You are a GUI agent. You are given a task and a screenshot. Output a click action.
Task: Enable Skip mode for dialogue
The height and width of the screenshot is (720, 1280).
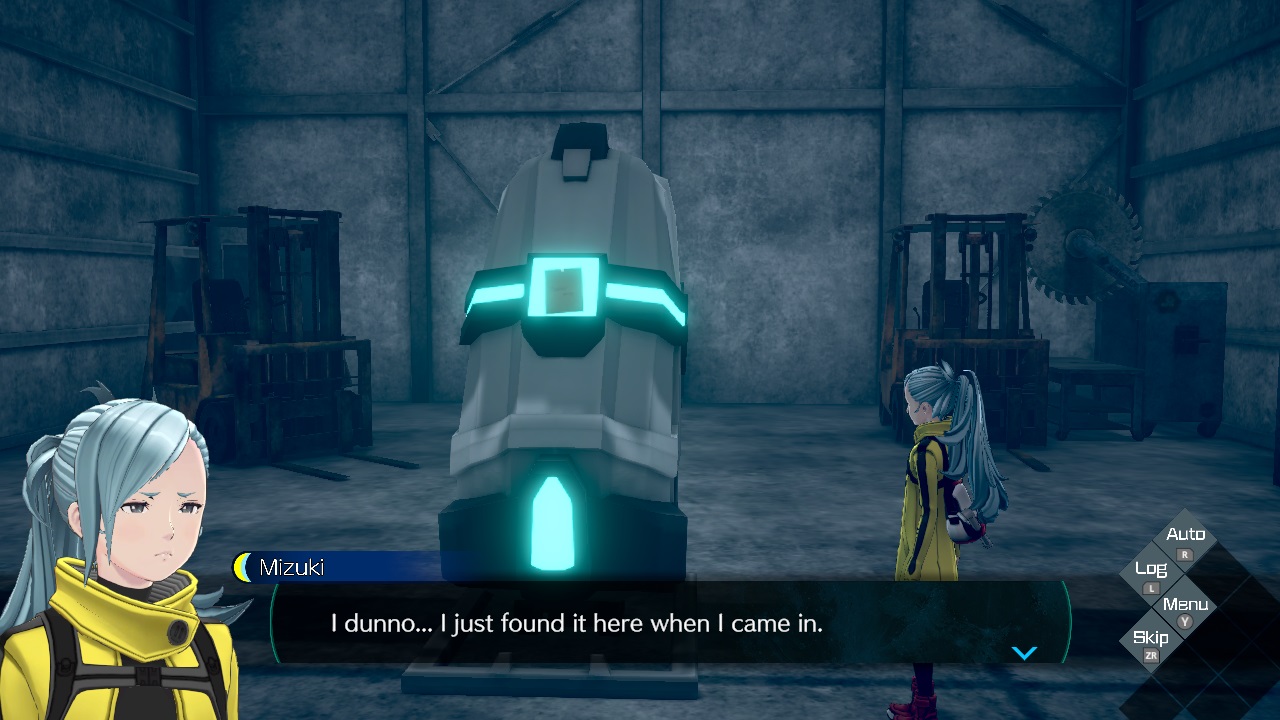(x=1150, y=637)
